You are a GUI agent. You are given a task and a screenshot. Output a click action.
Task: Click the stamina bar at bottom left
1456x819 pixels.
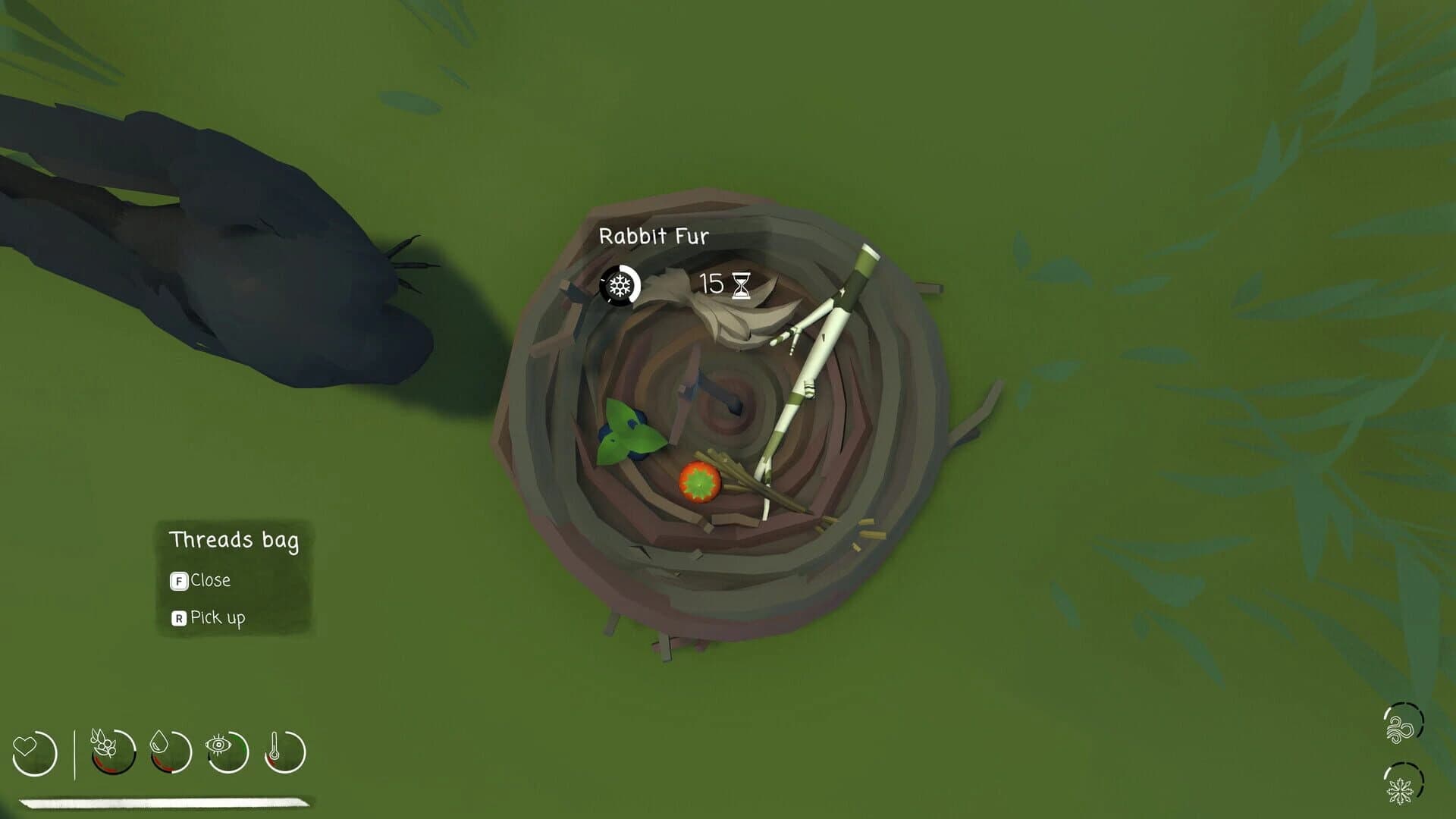pos(159,800)
